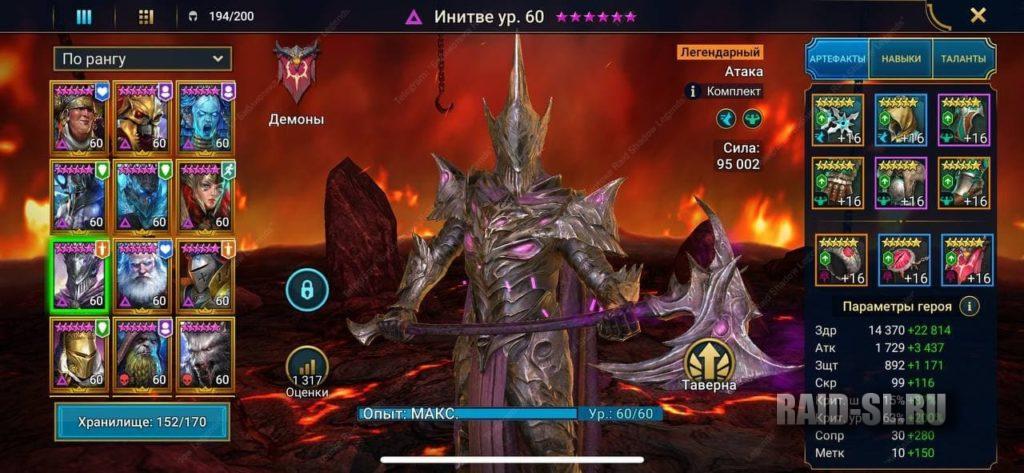
Task: Open the «Оценки» ratings button
Action: click(x=307, y=372)
